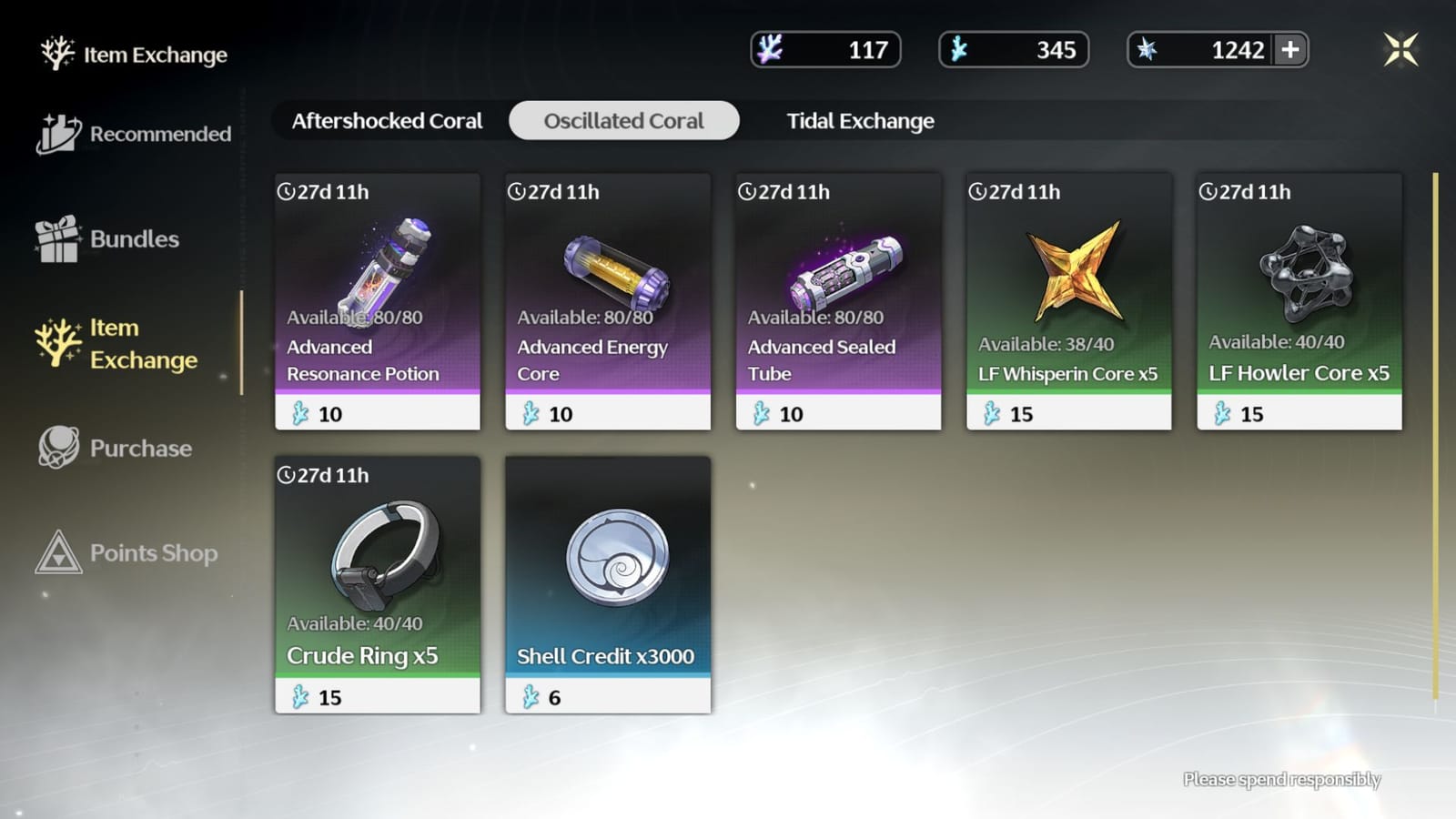
Task: Click the Crude Ring x5 card
Action: (377, 582)
